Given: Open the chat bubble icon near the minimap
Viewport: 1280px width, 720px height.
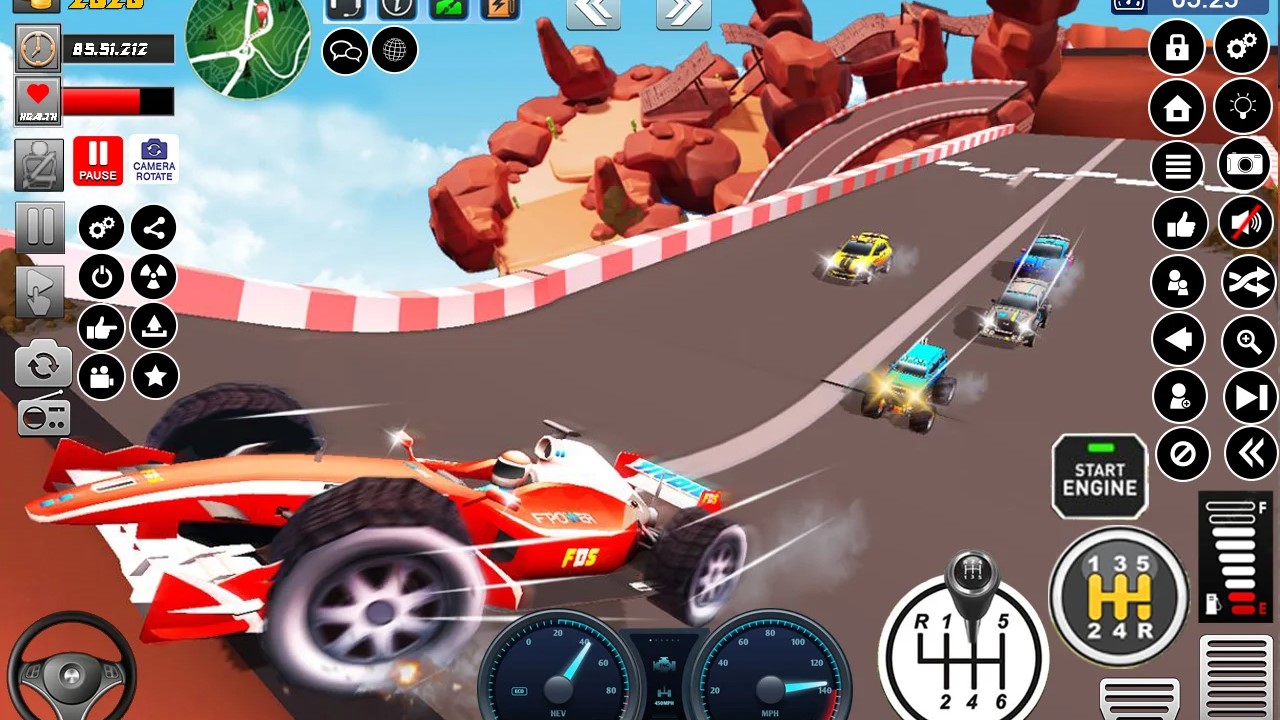Looking at the screenshot, I should (345, 51).
